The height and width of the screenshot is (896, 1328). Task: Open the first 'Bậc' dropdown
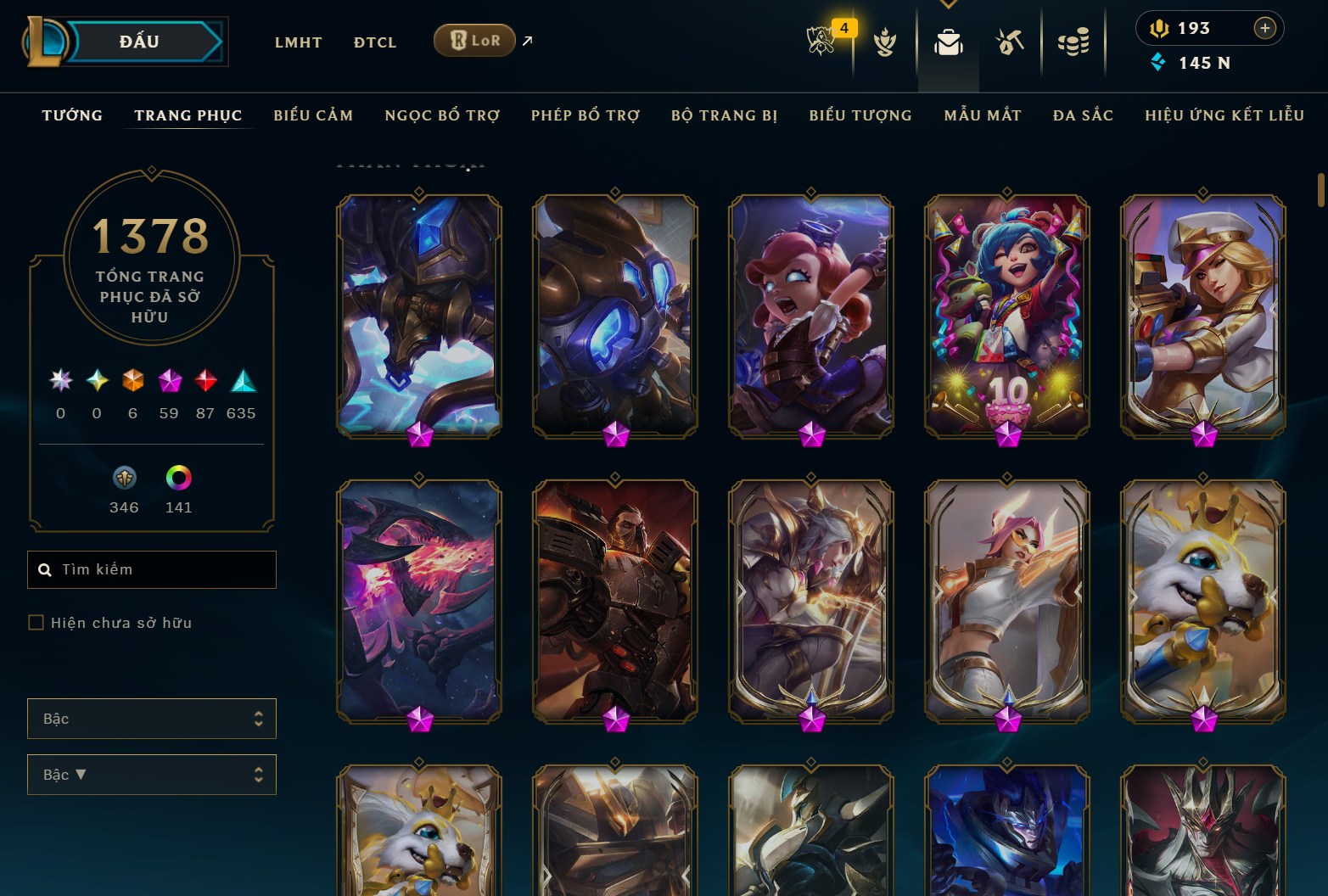tap(151, 718)
